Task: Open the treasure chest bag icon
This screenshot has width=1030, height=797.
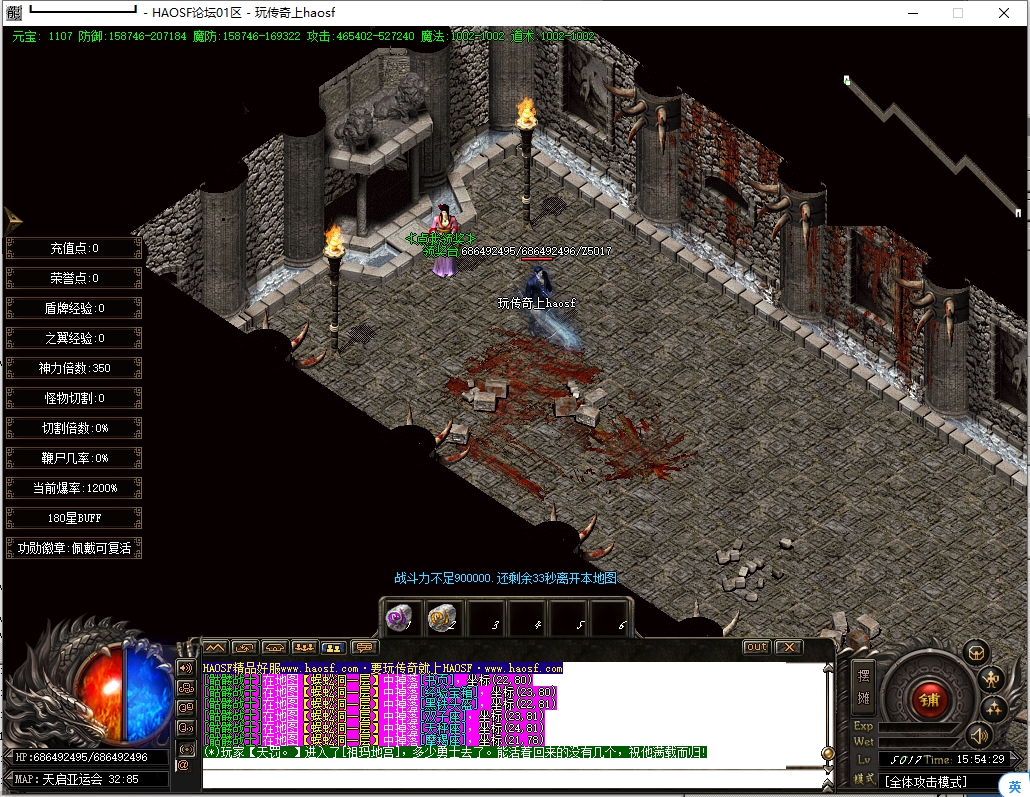Action: tap(975, 652)
